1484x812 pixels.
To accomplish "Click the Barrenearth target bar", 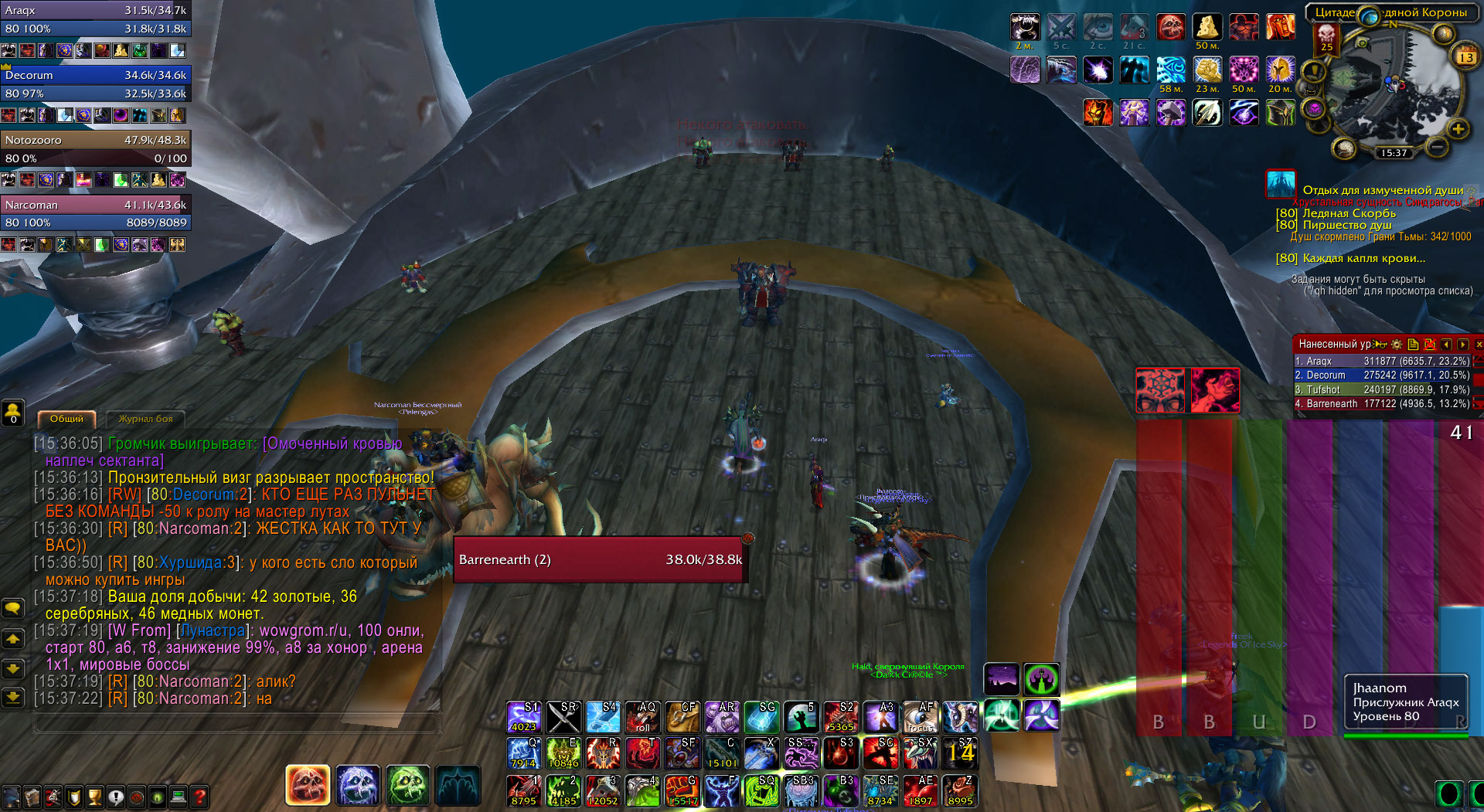I will tap(600, 559).
